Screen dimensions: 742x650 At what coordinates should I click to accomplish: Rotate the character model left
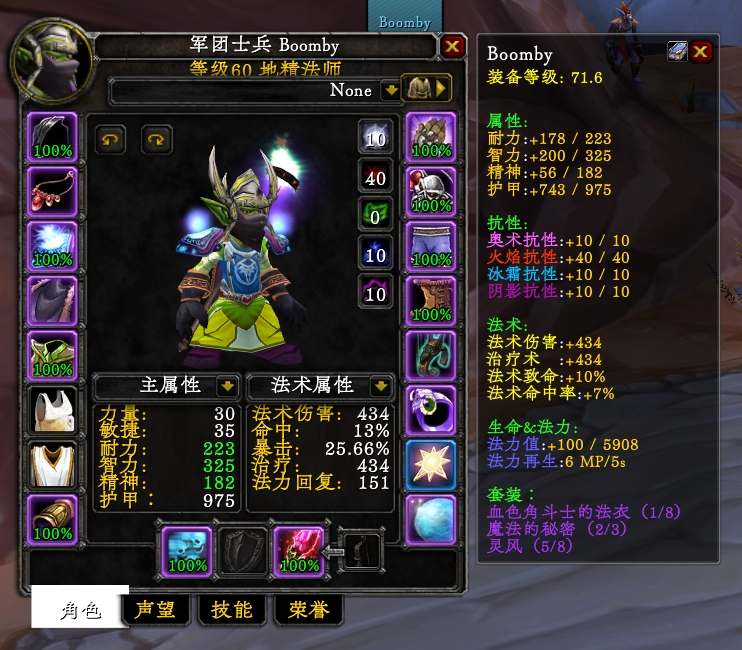[x=110, y=139]
